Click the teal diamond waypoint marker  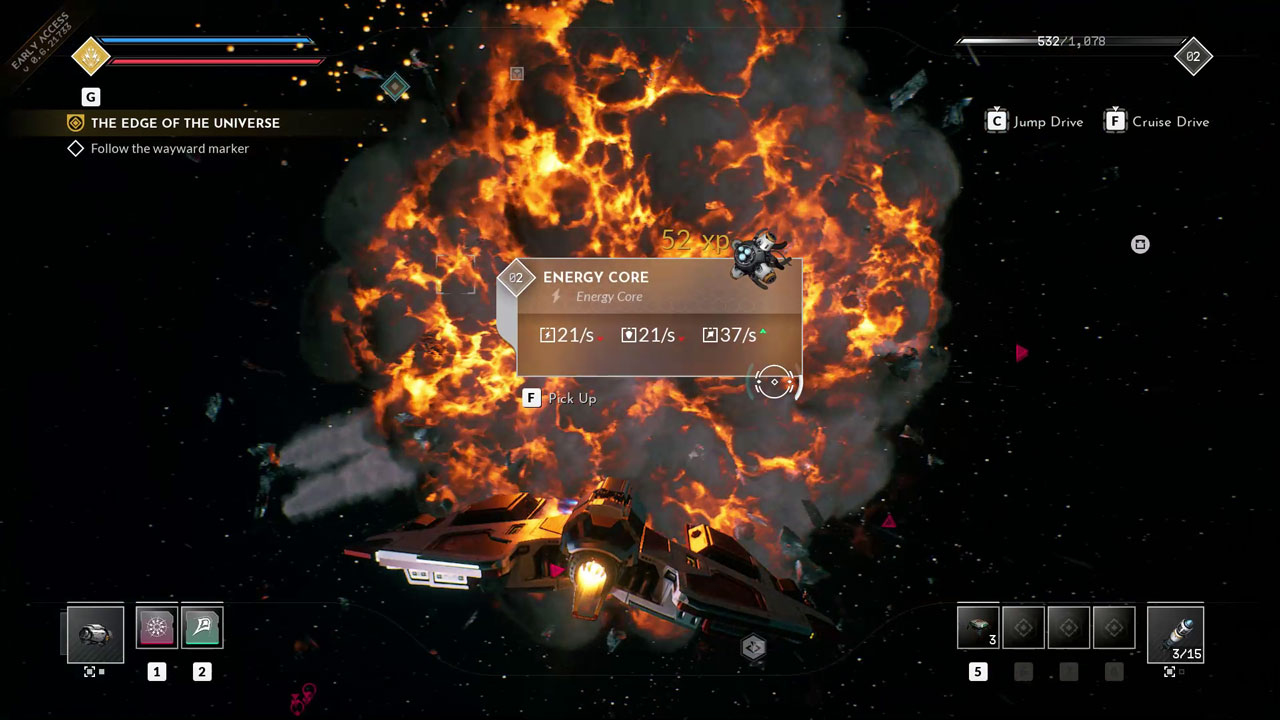(395, 87)
